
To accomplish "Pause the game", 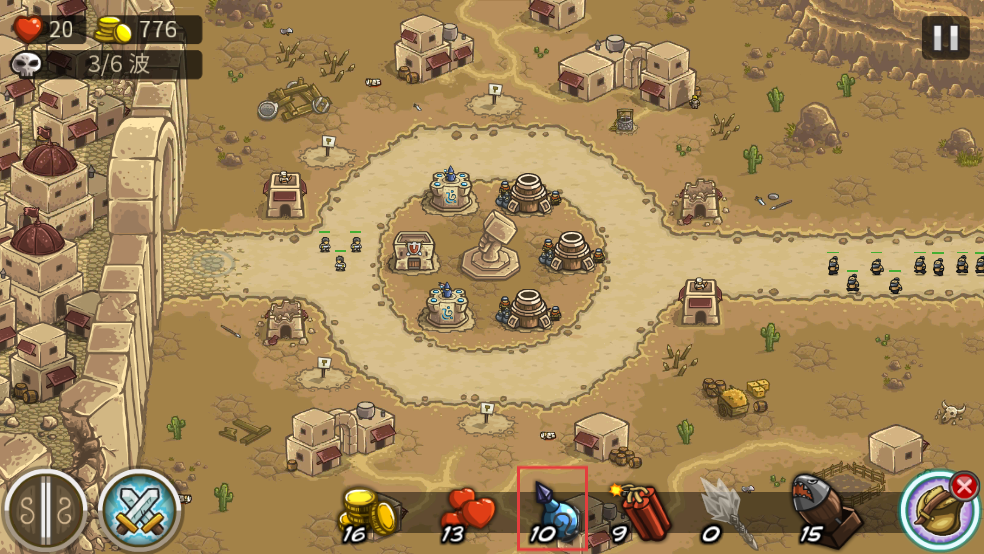I will [x=944, y=38].
